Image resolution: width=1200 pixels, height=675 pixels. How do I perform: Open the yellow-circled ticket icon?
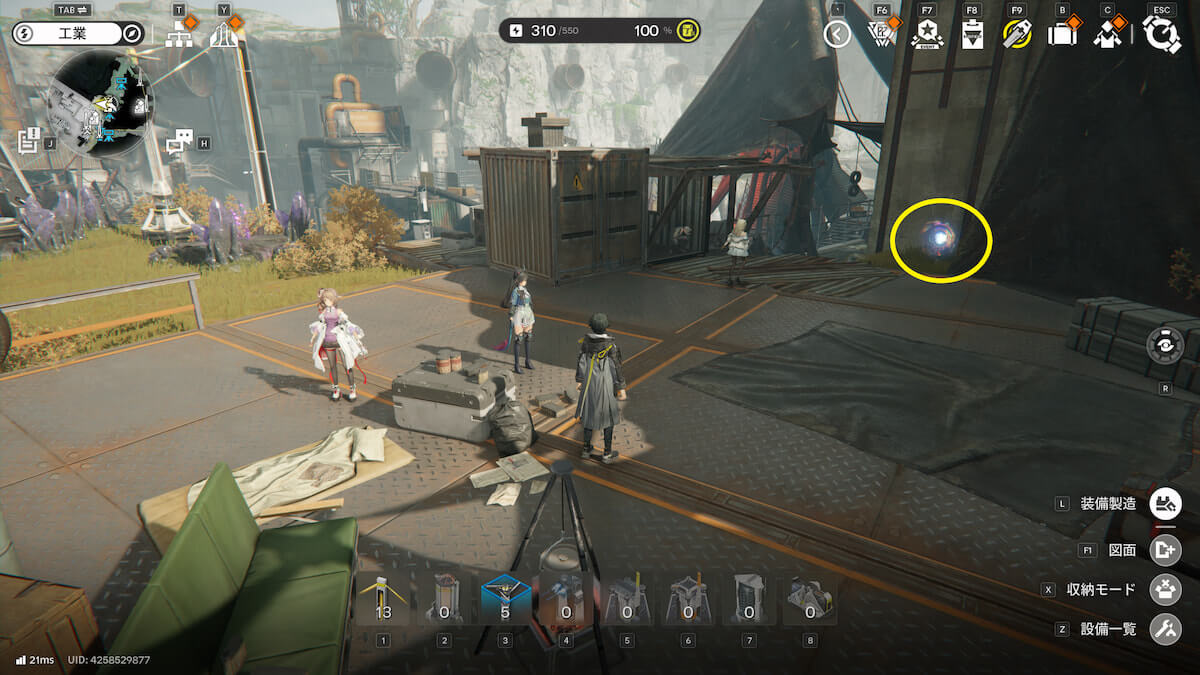(x=1017, y=35)
